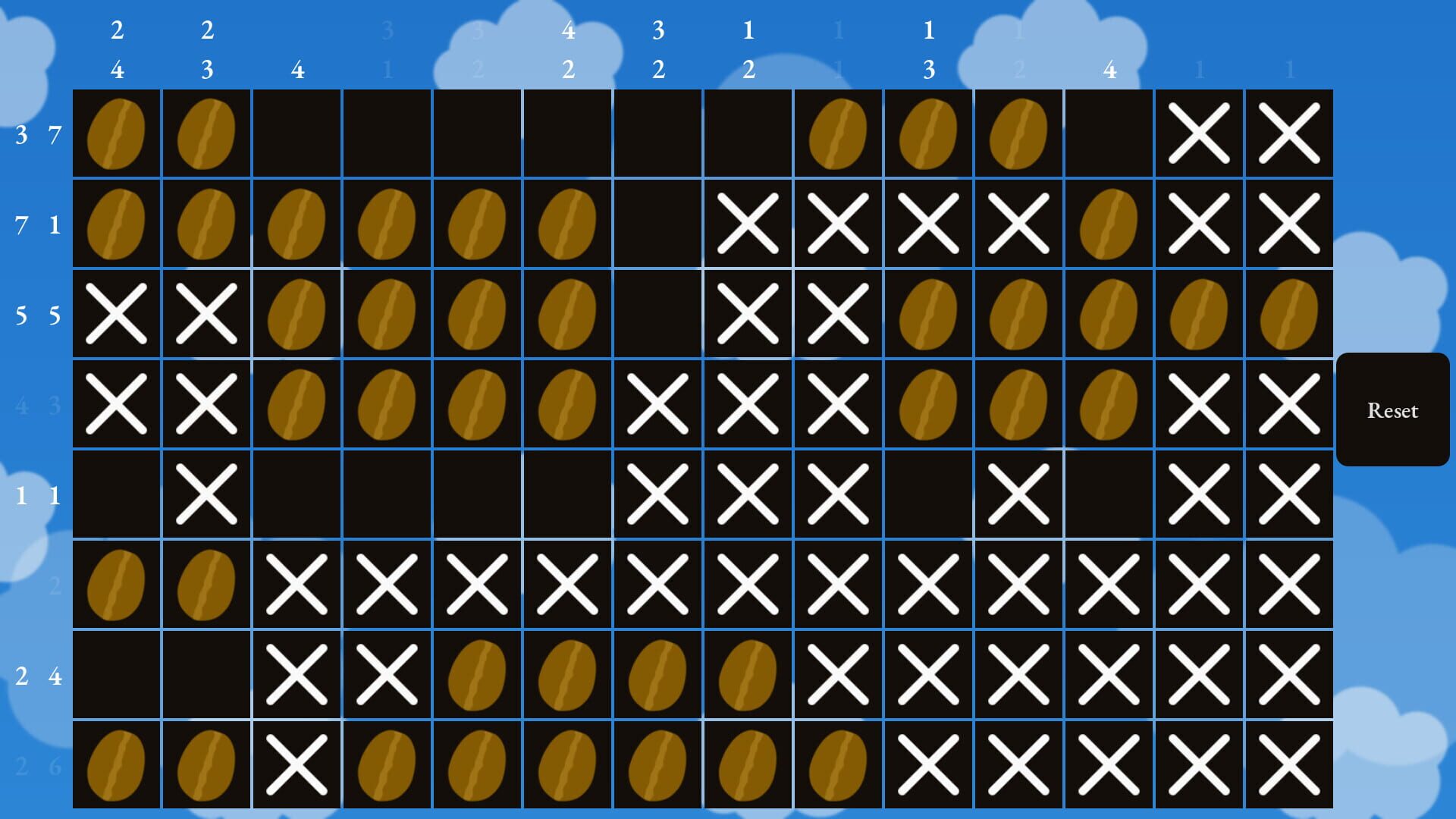Toggle the X starting row '5 5'

[x=117, y=312]
